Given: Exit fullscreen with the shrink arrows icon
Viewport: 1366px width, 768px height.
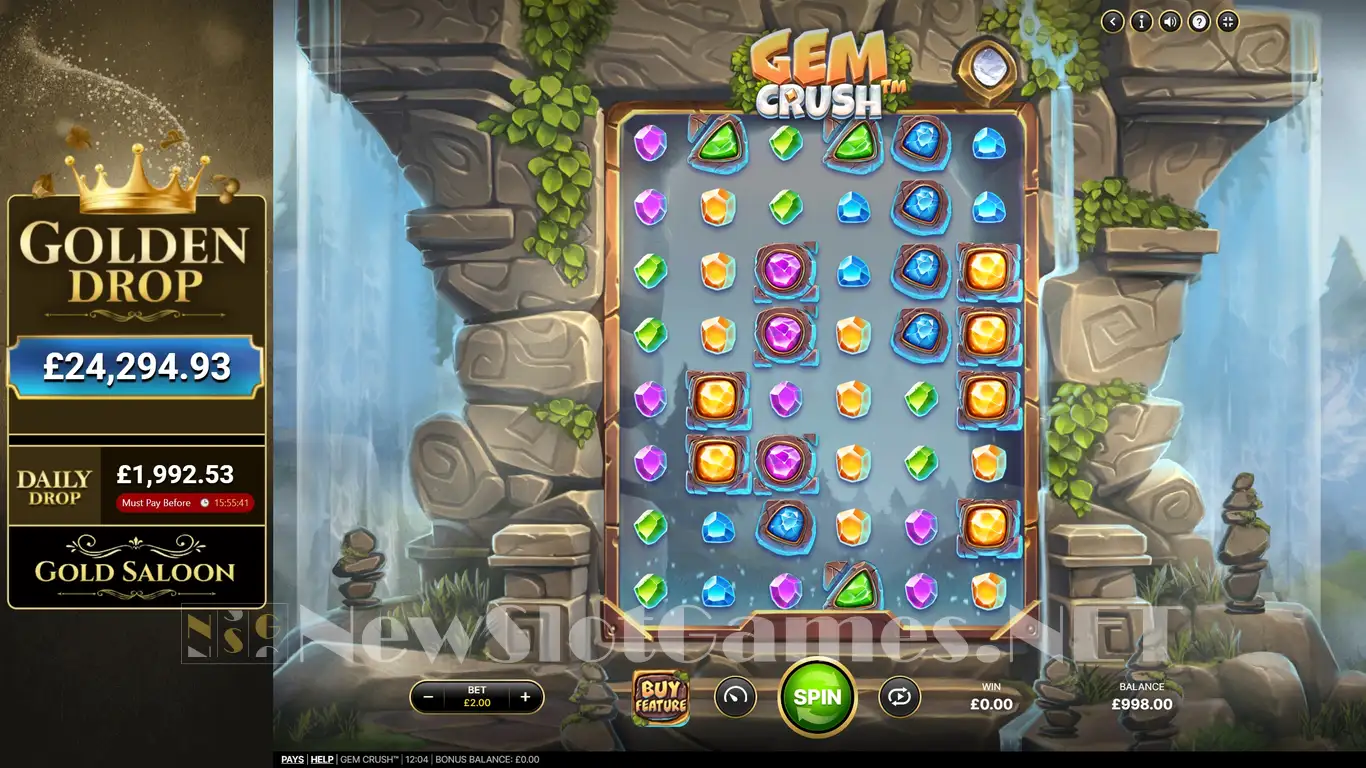Looking at the screenshot, I should point(1228,21).
